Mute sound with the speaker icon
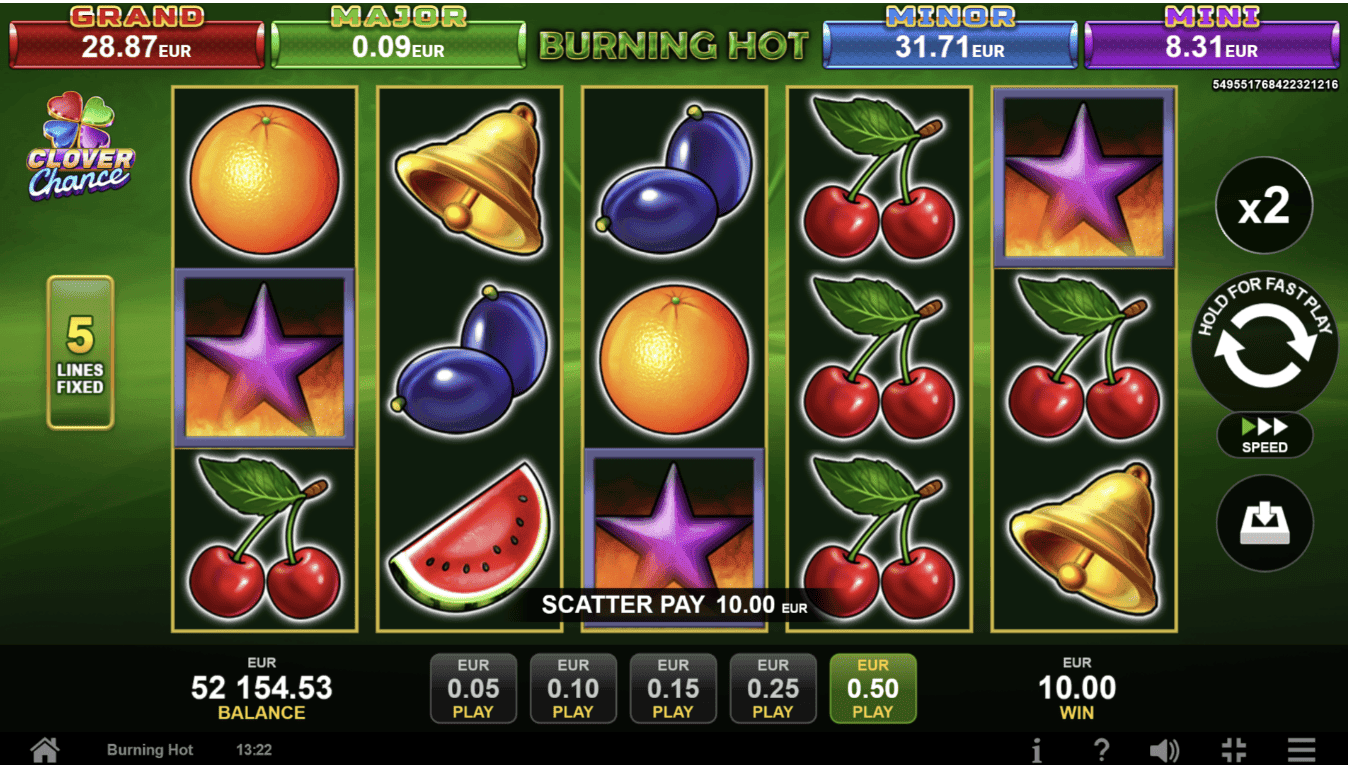The image size is (1348, 765). tap(1164, 749)
